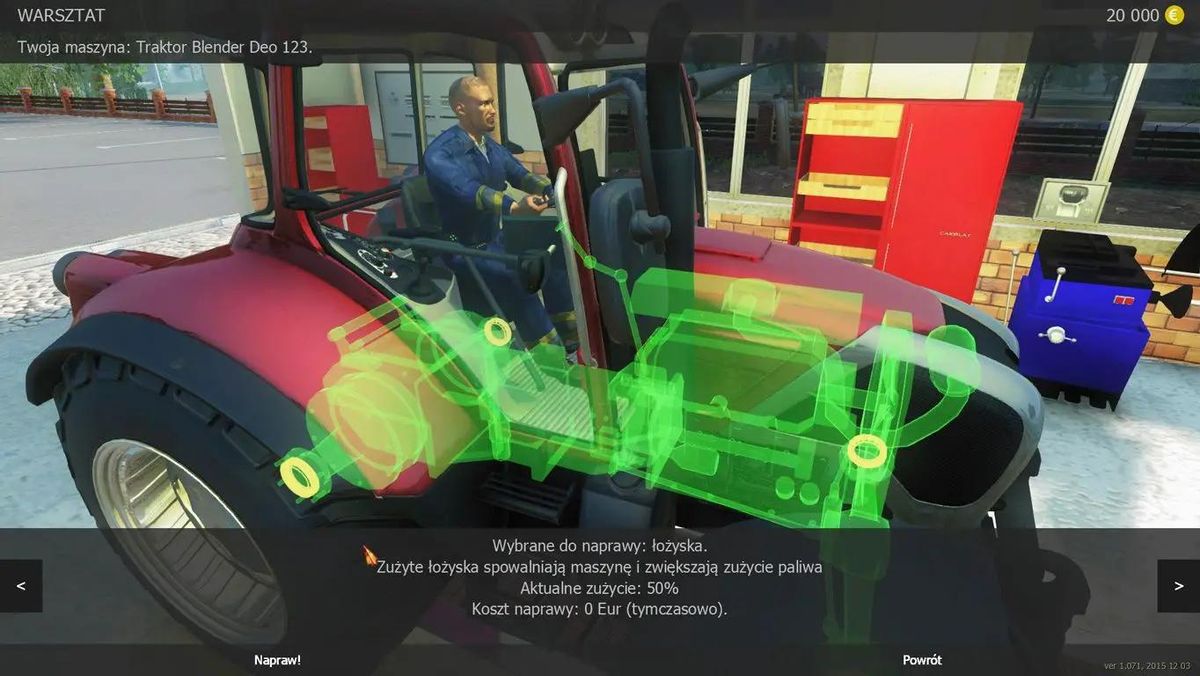
Task: Click the Napraw! repair button
Action: pyautogui.click(x=277, y=660)
